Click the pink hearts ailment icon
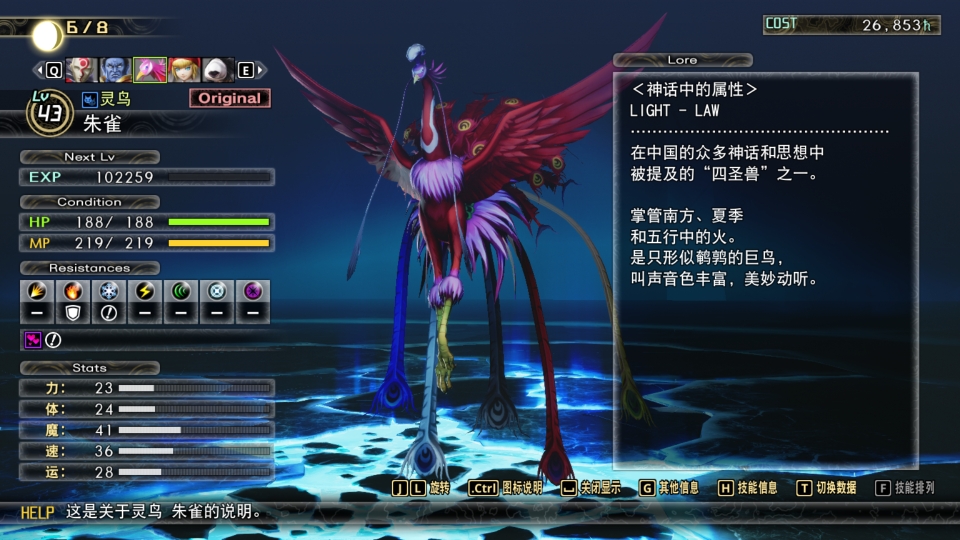960x540 pixels. tap(32, 340)
